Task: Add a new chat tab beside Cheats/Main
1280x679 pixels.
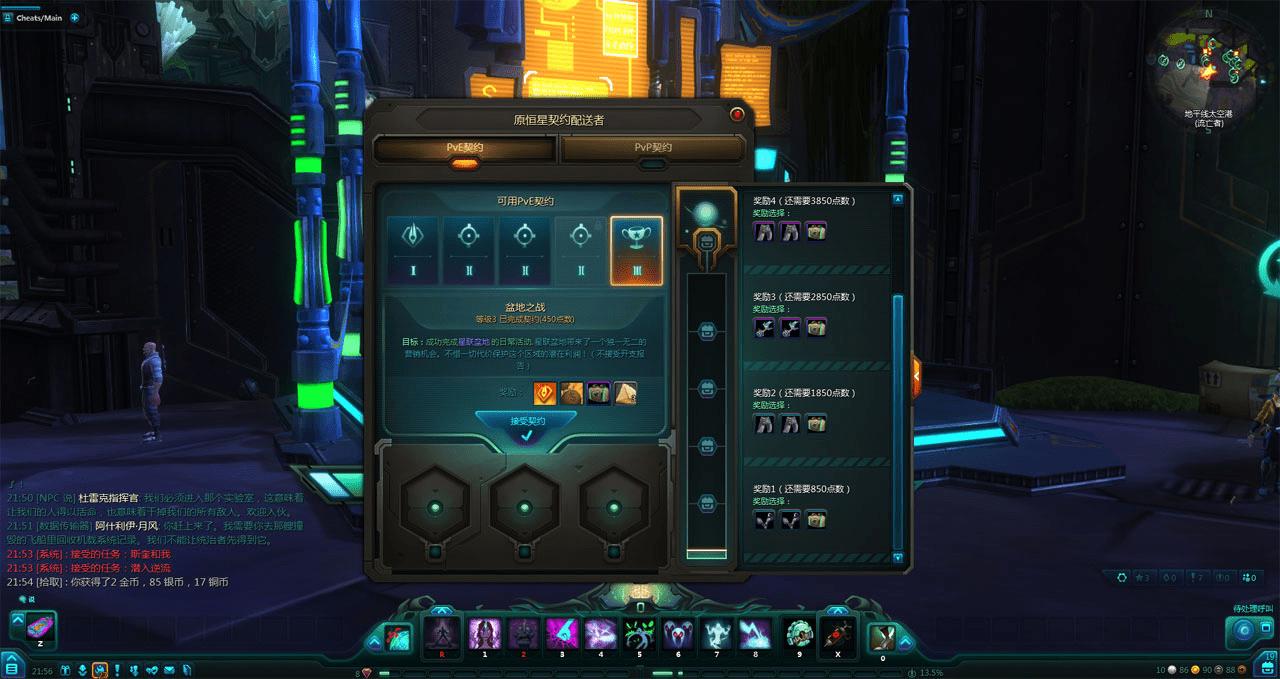Action: point(75,17)
